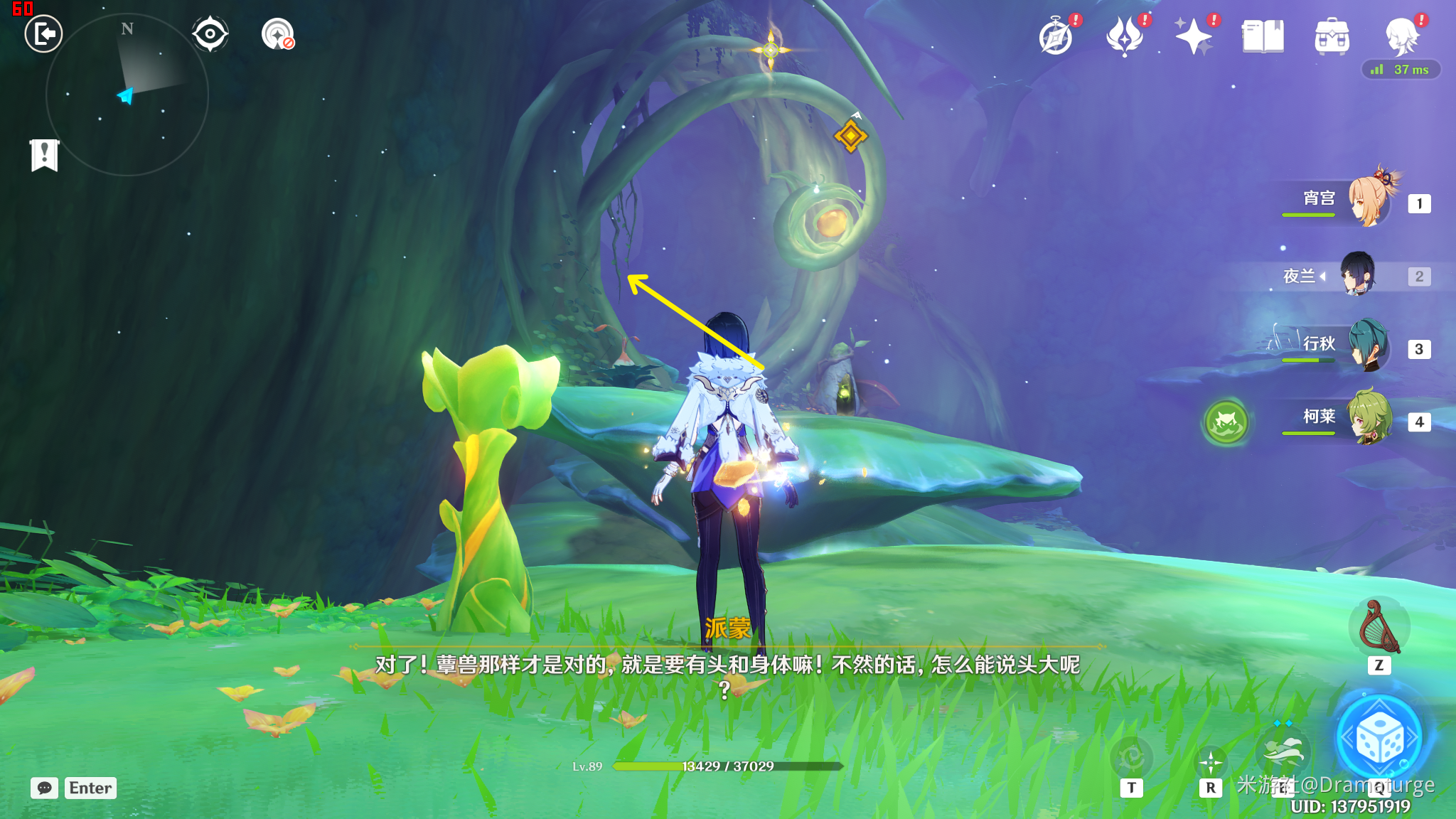Open the circular minimap
Viewport: 1456px width, 819px height.
(x=127, y=95)
